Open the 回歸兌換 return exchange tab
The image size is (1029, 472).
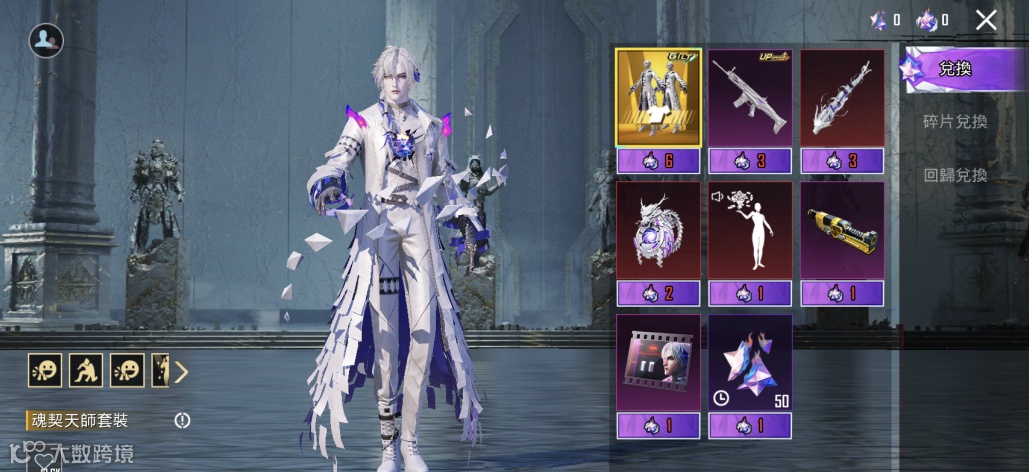point(955,175)
